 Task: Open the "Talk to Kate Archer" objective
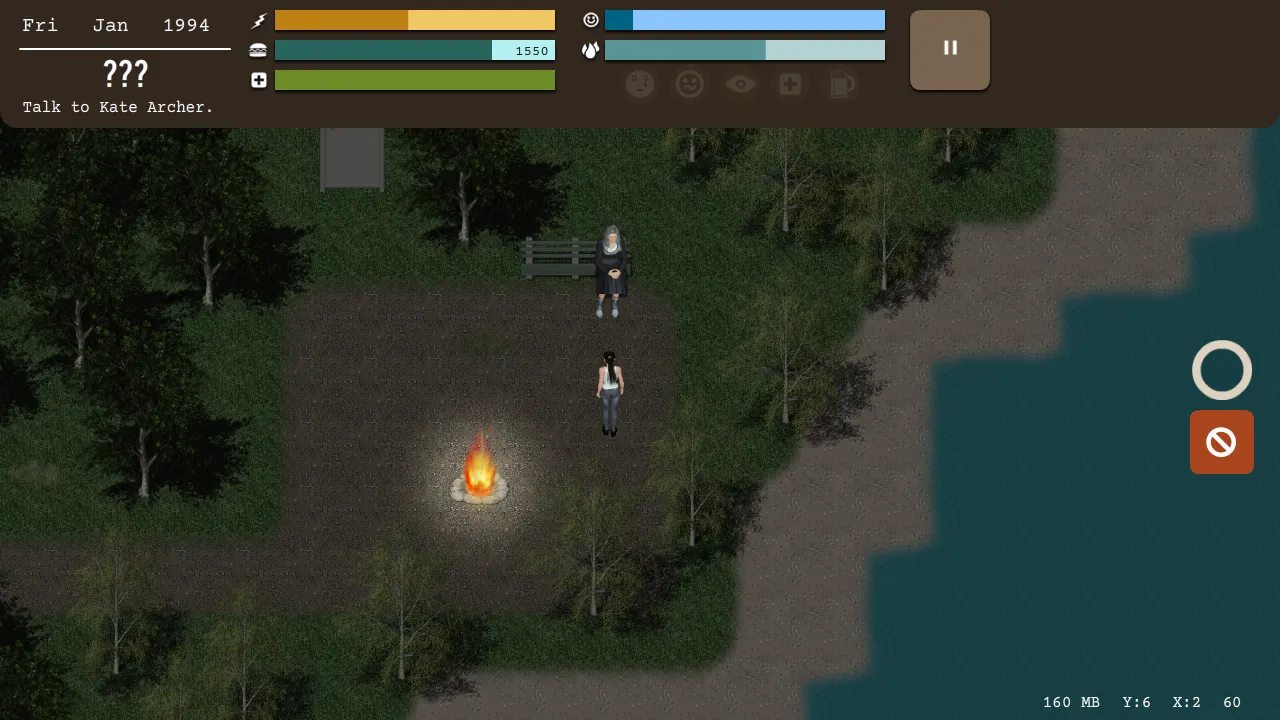(x=118, y=107)
